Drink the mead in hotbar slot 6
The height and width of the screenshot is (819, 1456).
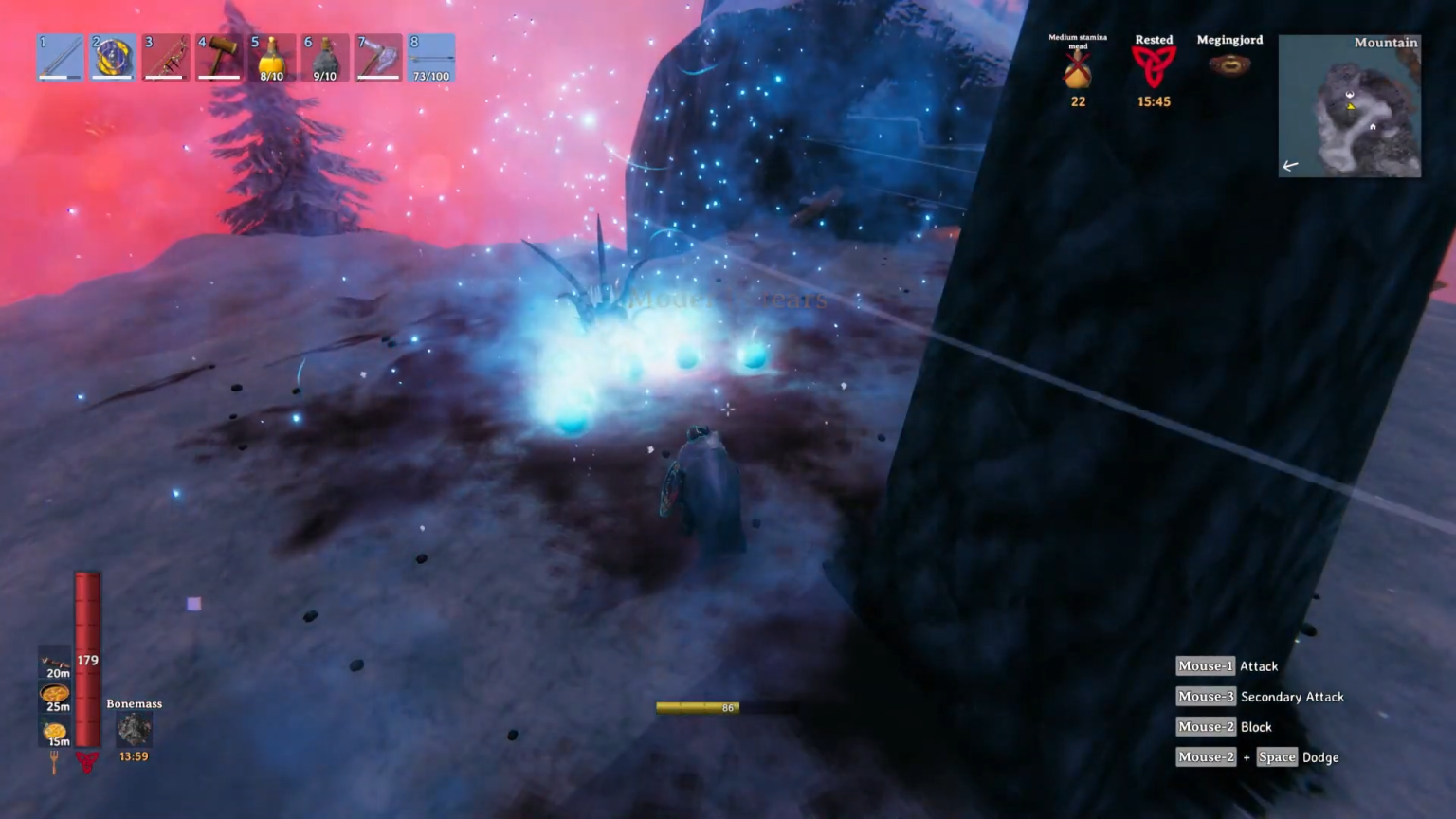pyautogui.click(x=325, y=57)
